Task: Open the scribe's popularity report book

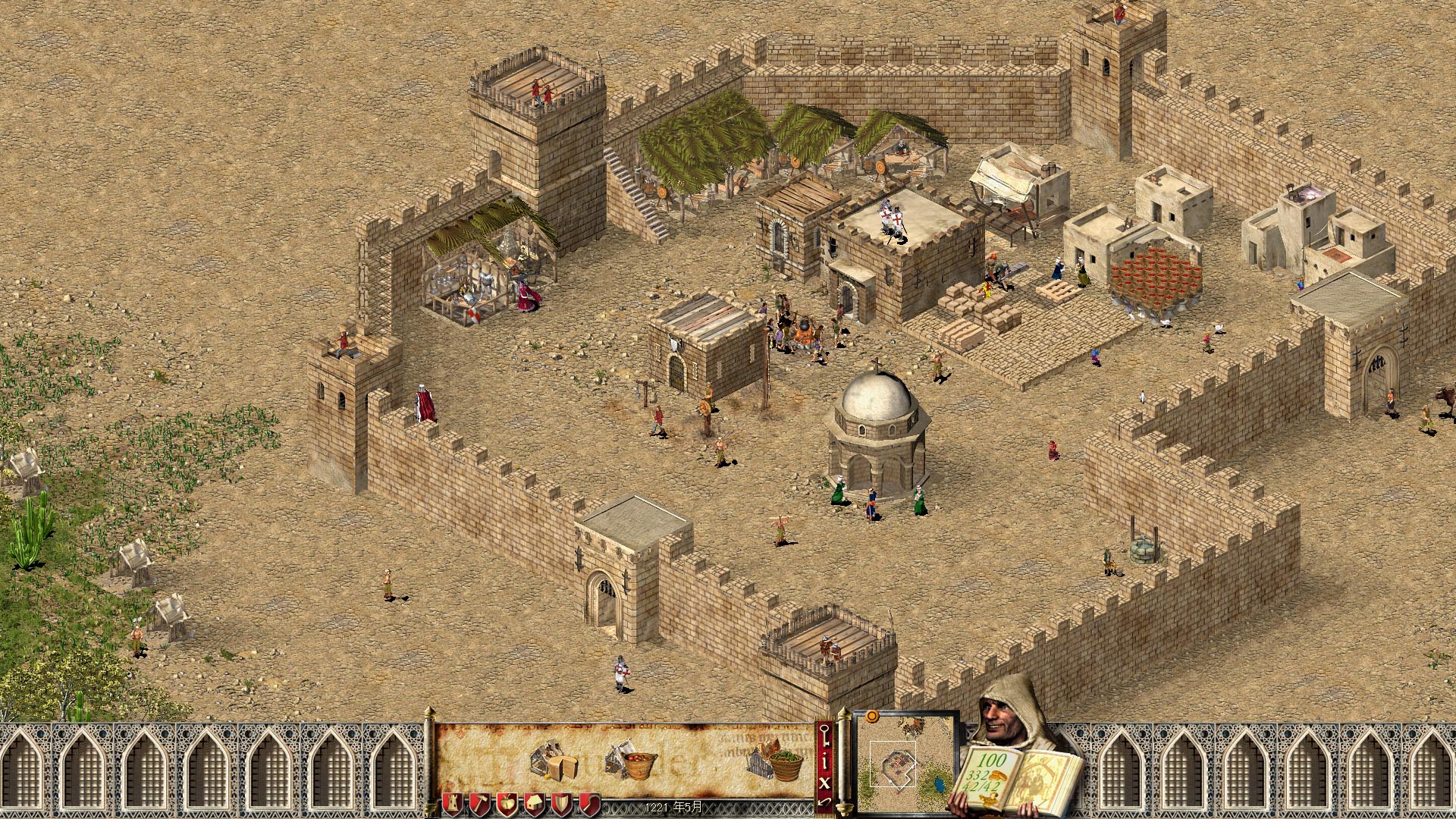Action: 1016,777
